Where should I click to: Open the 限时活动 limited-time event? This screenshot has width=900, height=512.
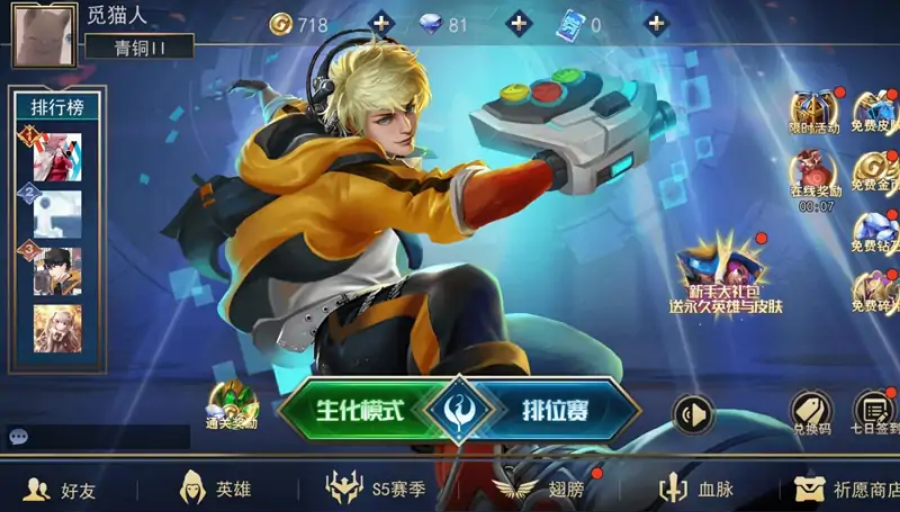tap(814, 112)
